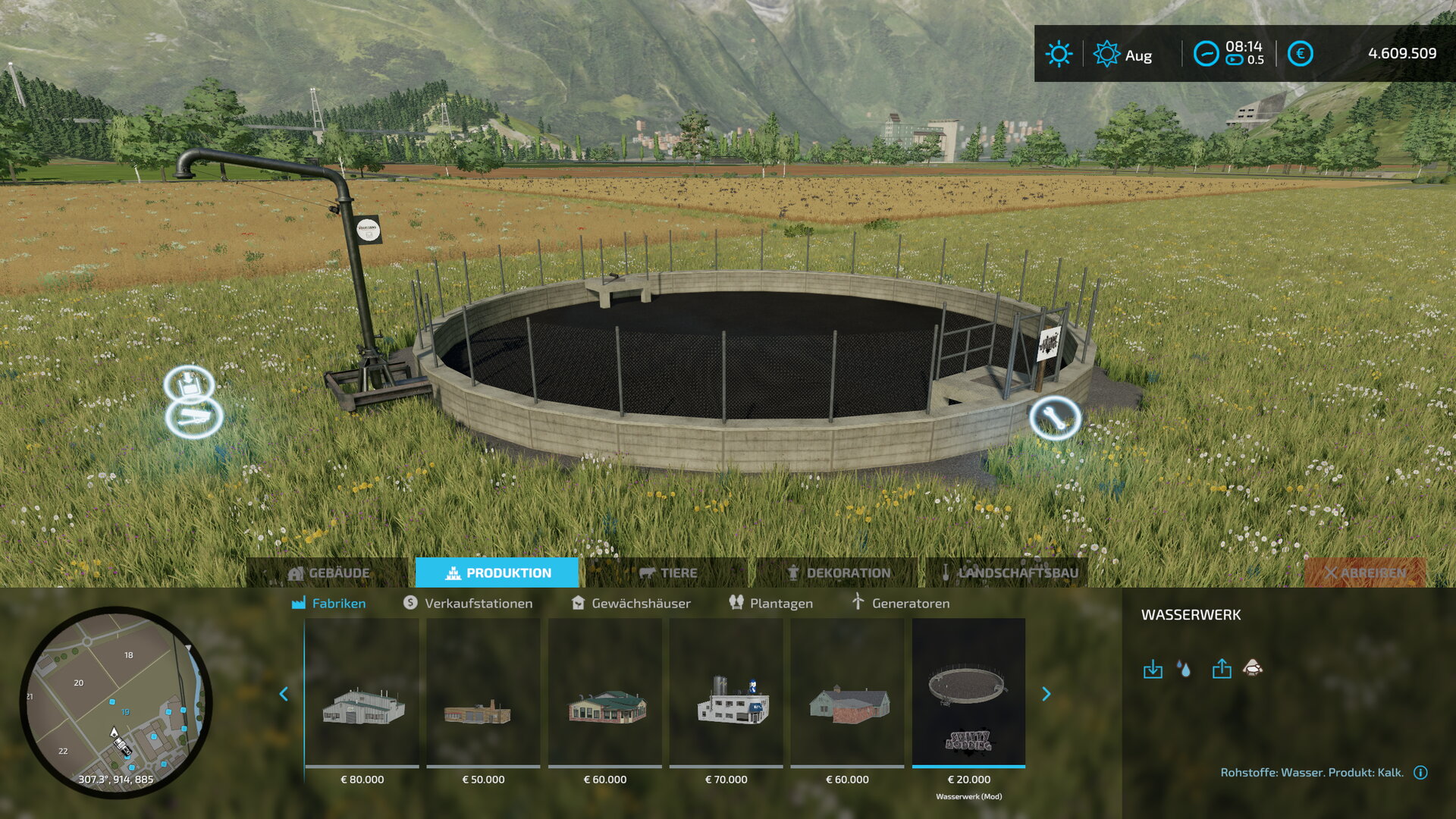Open the Wasserwerk info icon

(1420, 773)
